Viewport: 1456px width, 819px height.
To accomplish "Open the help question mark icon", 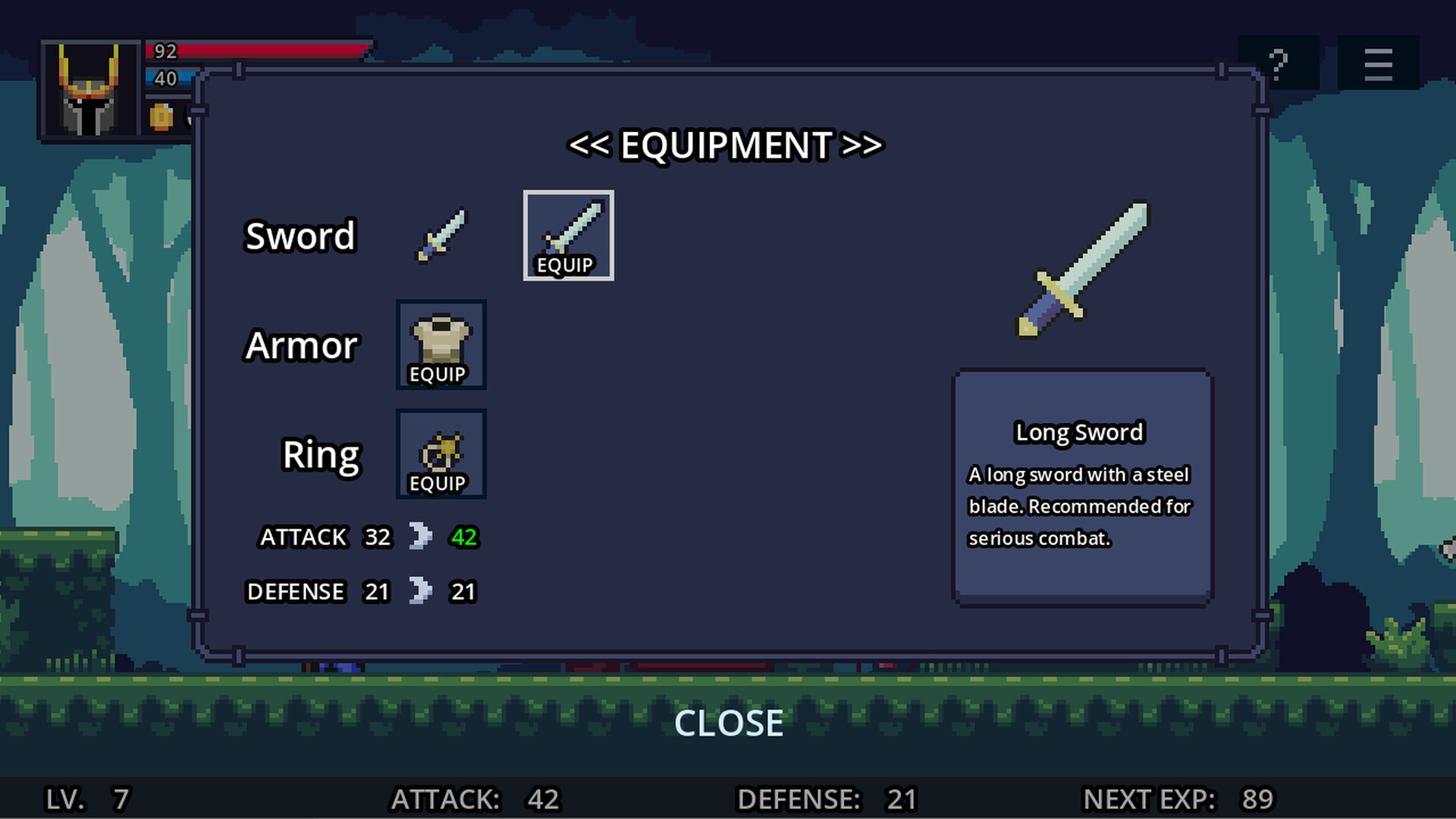I will point(1279,62).
